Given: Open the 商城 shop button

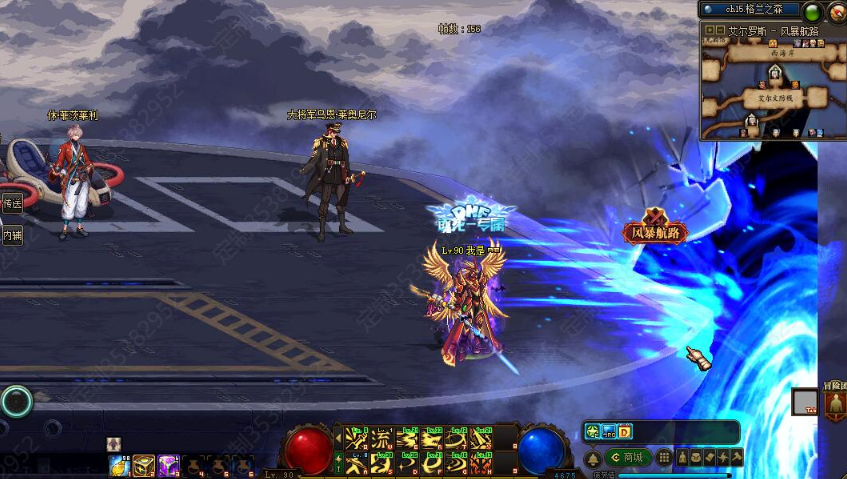Looking at the screenshot, I should coord(628,458).
